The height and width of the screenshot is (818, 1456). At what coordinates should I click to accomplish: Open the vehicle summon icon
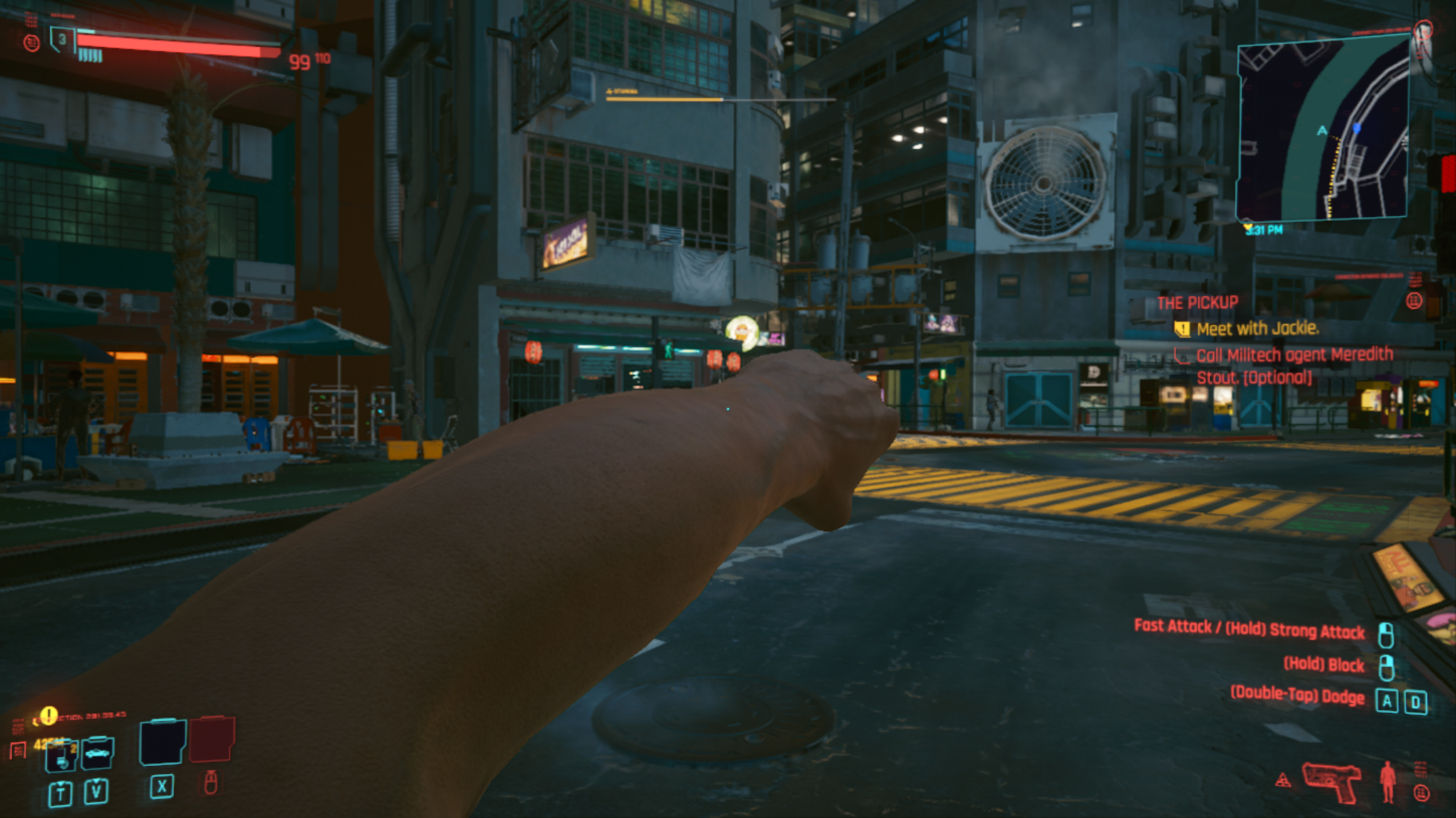(96, 753)
